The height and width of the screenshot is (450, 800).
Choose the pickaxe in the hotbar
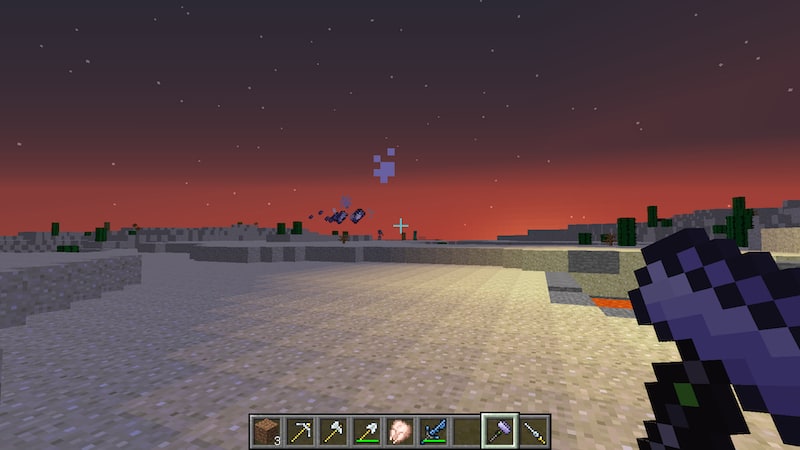pos(299,431)
